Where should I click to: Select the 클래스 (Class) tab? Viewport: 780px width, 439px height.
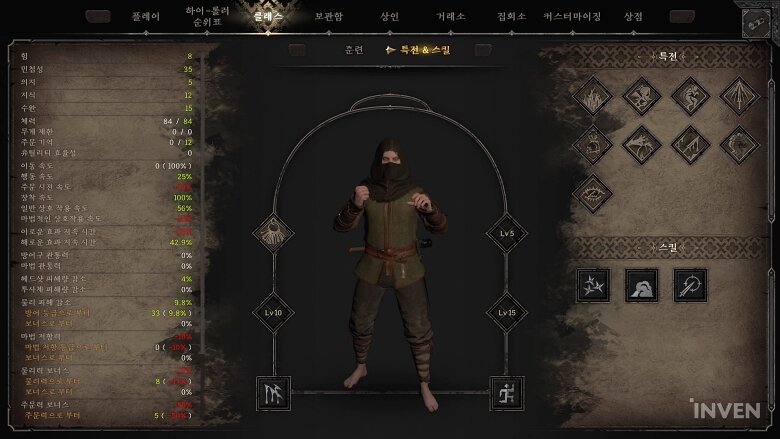268,17
